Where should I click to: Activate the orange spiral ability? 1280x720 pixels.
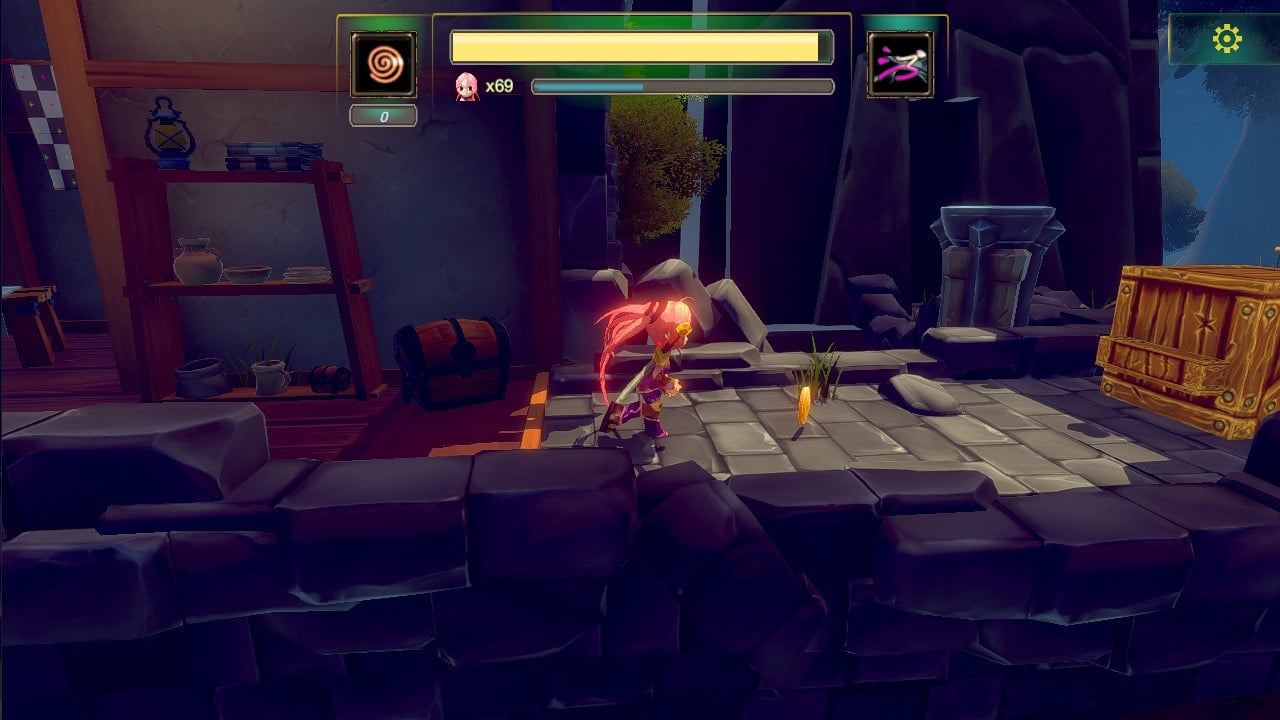383,65
